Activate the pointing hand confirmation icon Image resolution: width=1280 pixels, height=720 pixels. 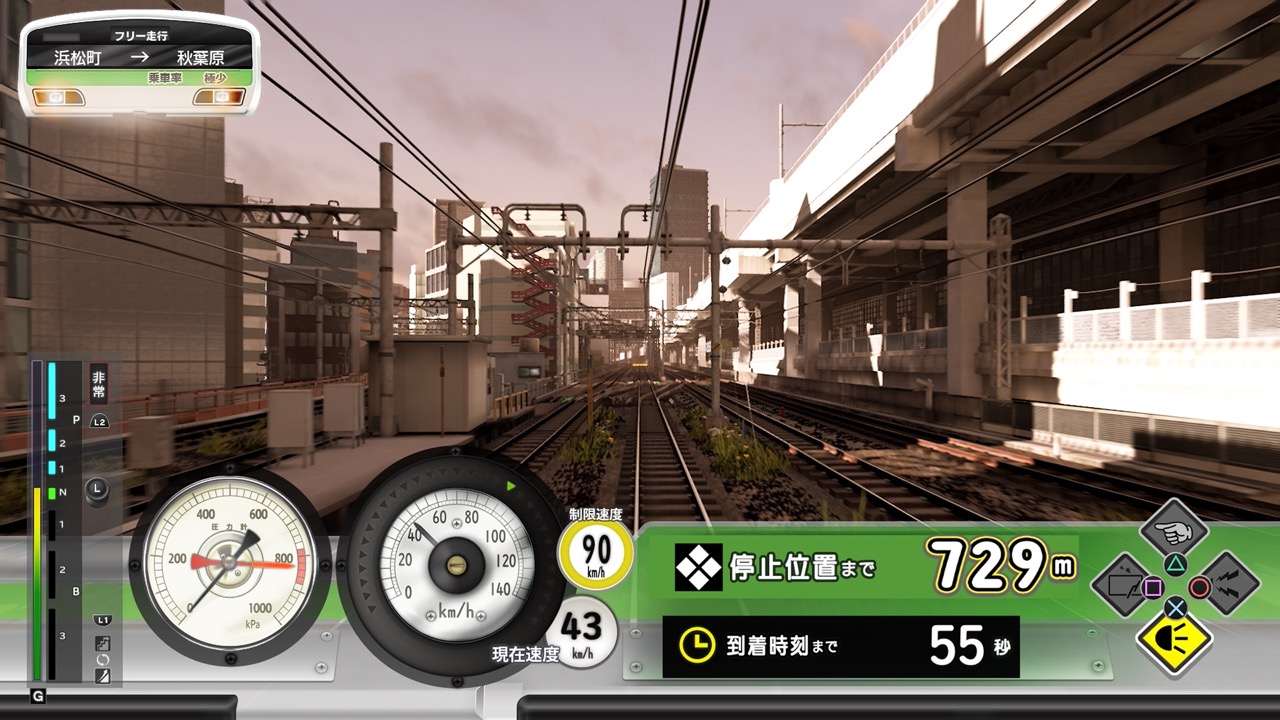click(x=1174, y=531)
